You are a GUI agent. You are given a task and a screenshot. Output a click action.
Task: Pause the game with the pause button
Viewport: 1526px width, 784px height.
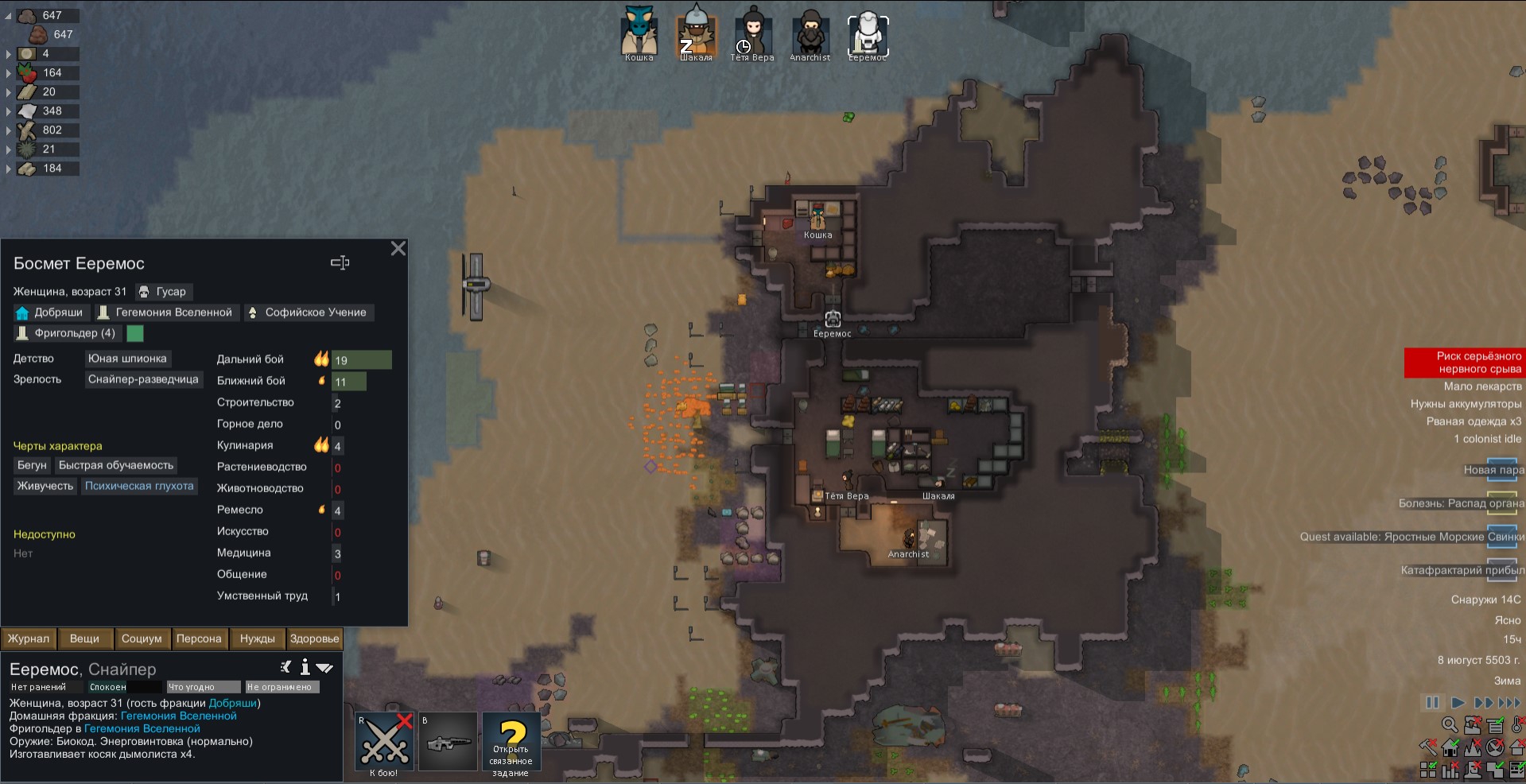point(1432,703)
